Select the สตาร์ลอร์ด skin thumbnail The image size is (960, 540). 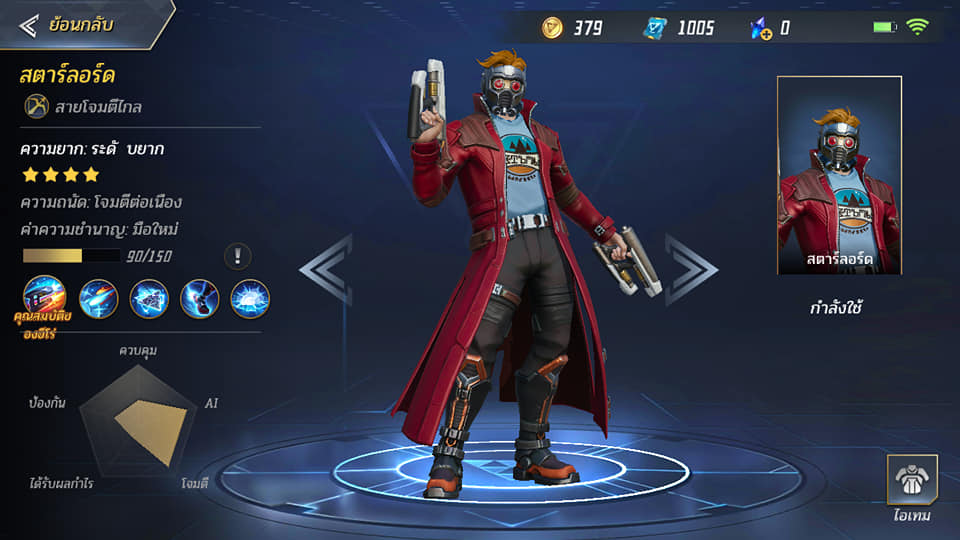click(839, 175)
